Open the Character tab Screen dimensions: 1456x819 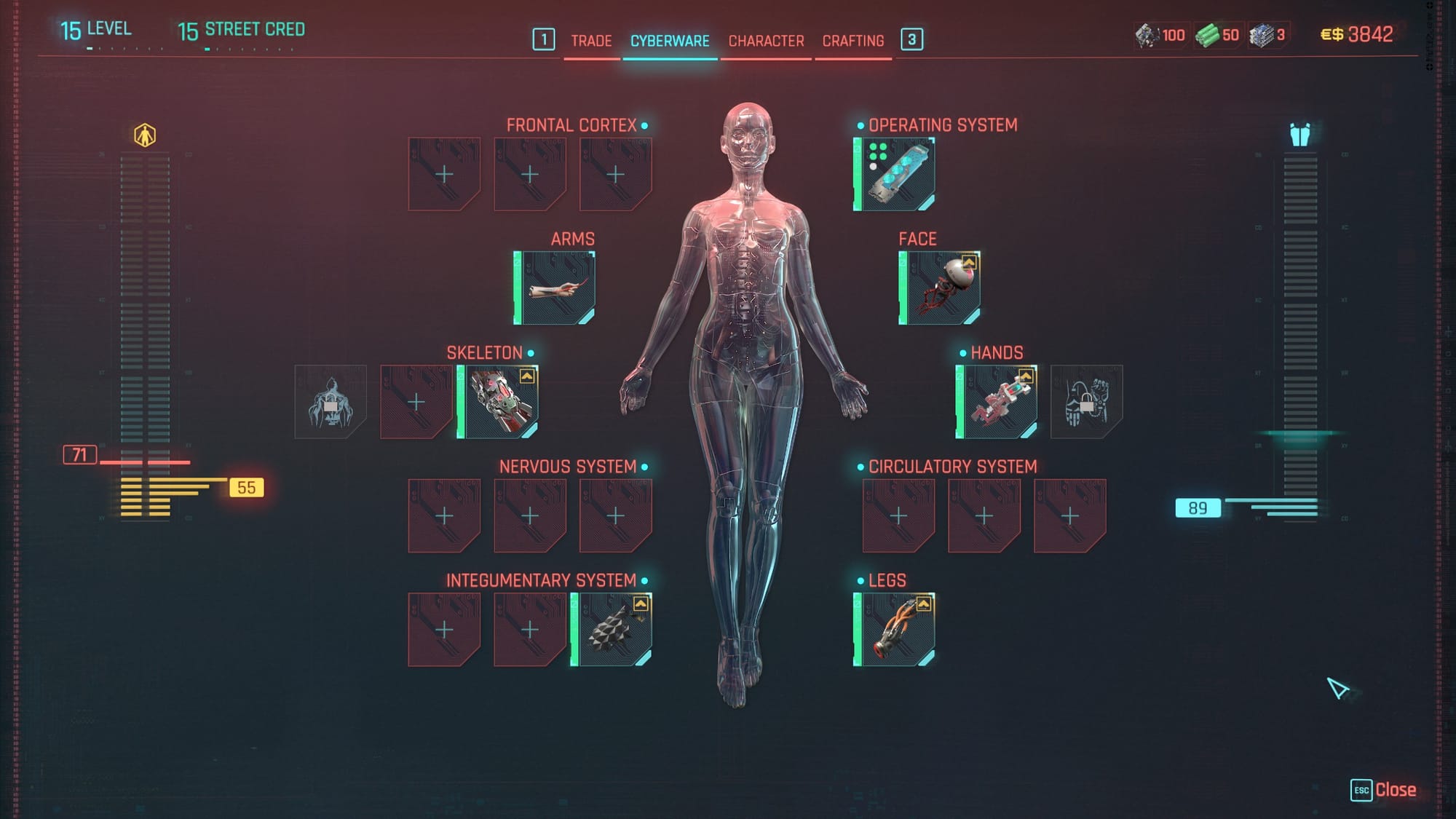click(x=766, y=41)
